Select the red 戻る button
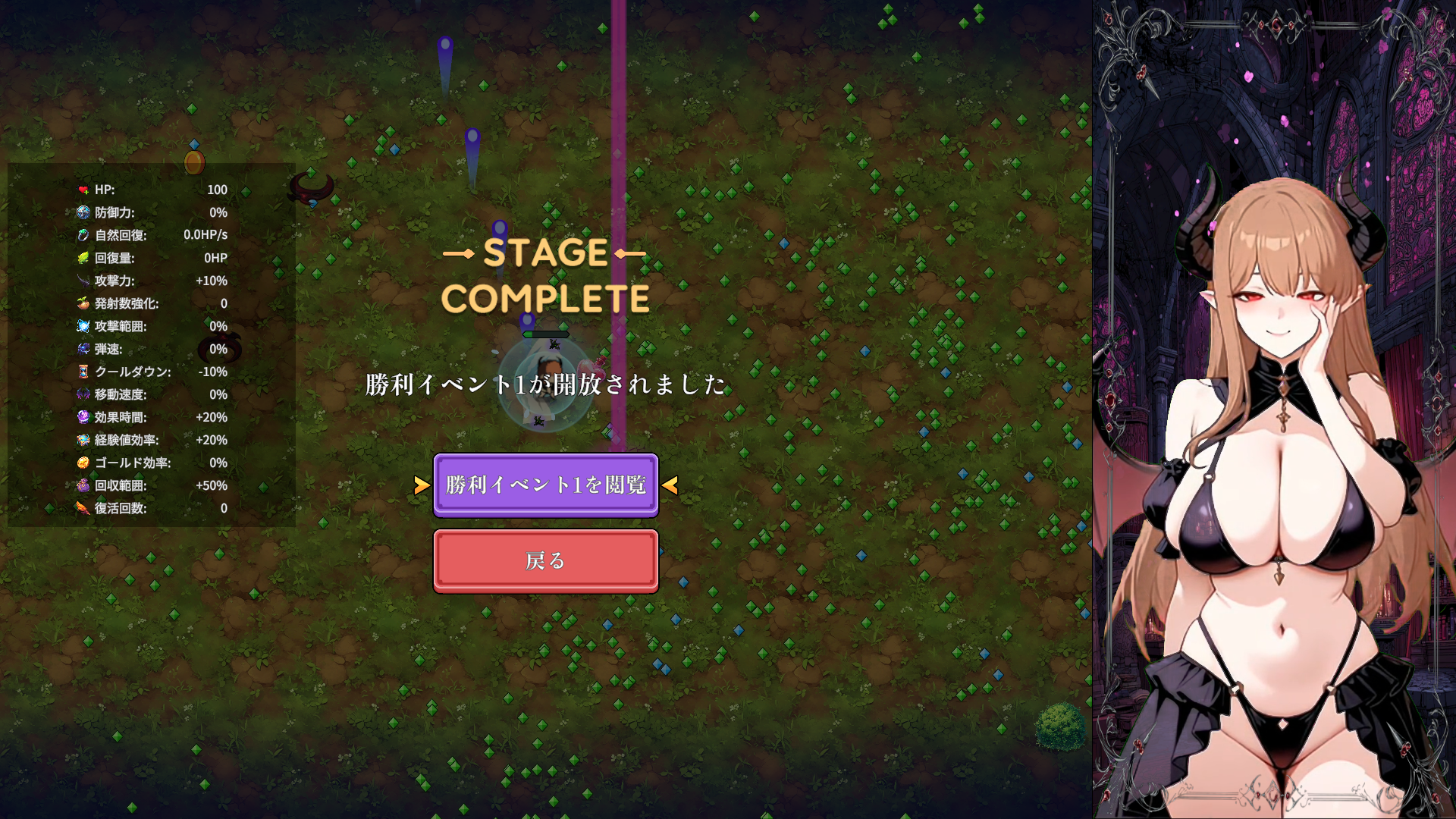The image size is (1456, 819). tap(545, 561)
